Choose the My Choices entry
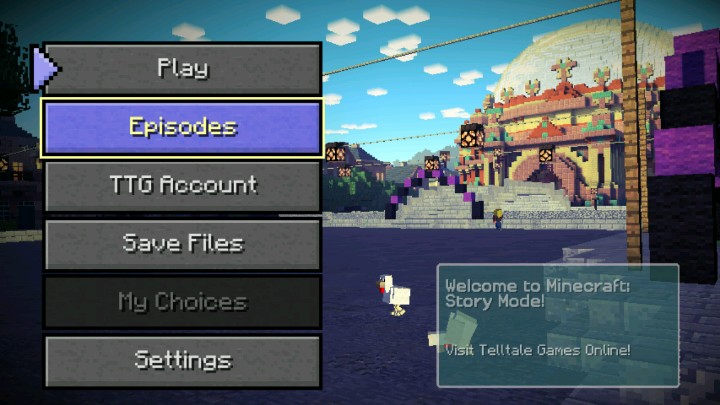 [x=182, y=301]
